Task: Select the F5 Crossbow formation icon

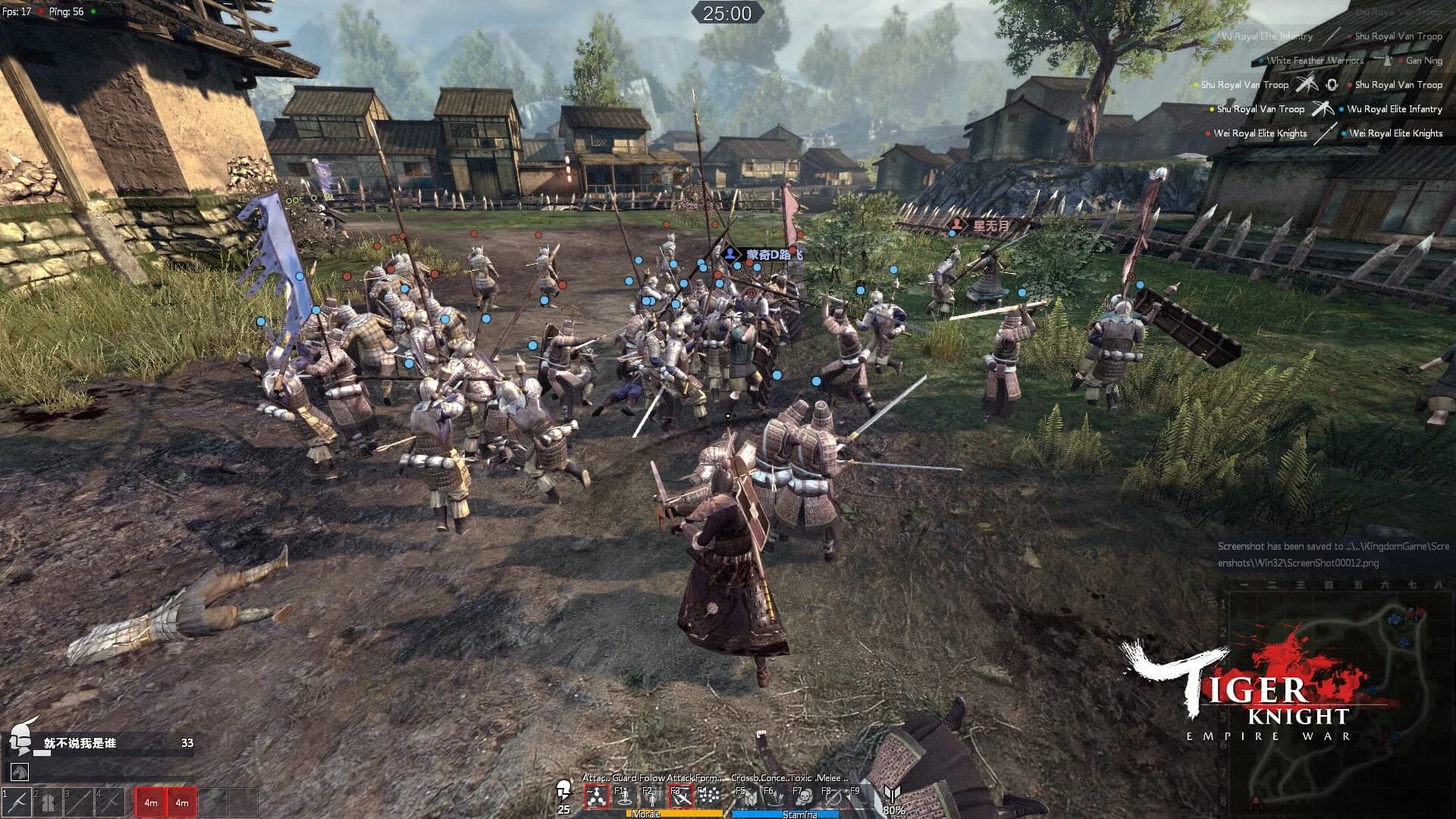Action: tap(751, 797)
